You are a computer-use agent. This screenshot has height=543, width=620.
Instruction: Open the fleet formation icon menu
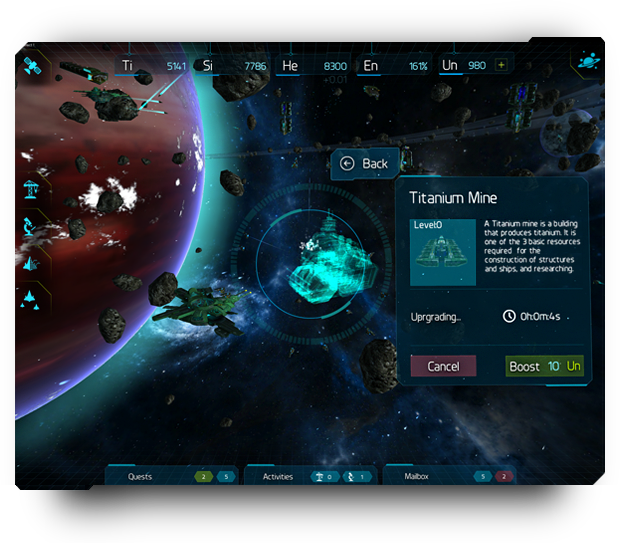pyautogui.click(x=32, y=298)
